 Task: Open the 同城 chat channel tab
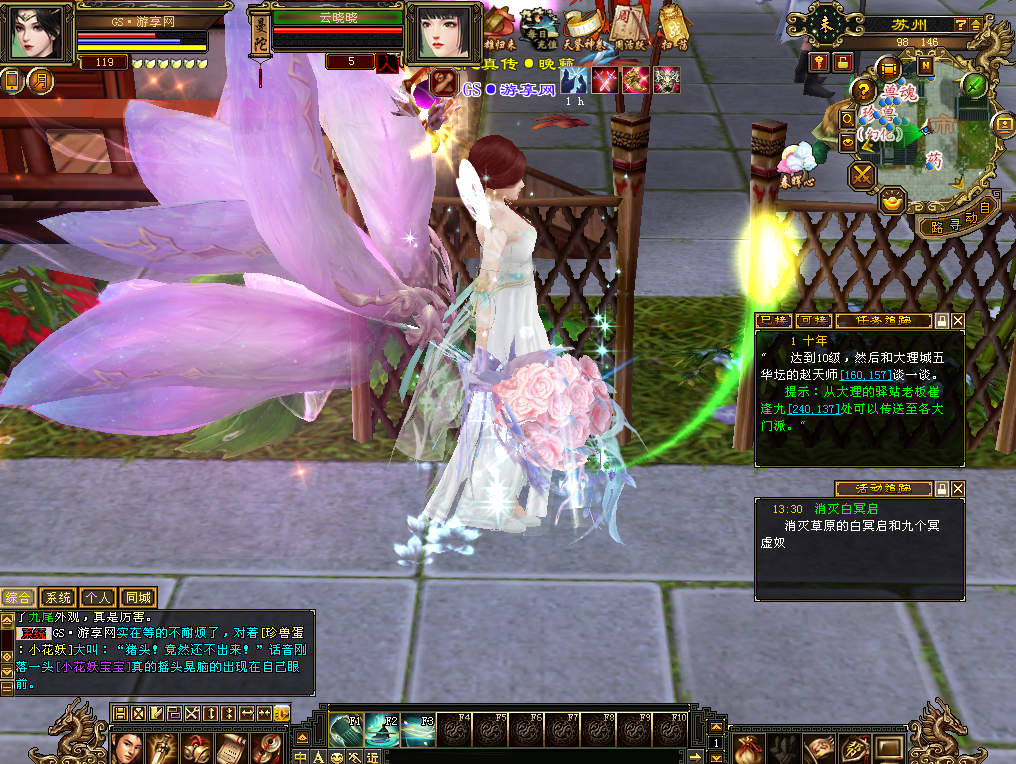point(139,597)
